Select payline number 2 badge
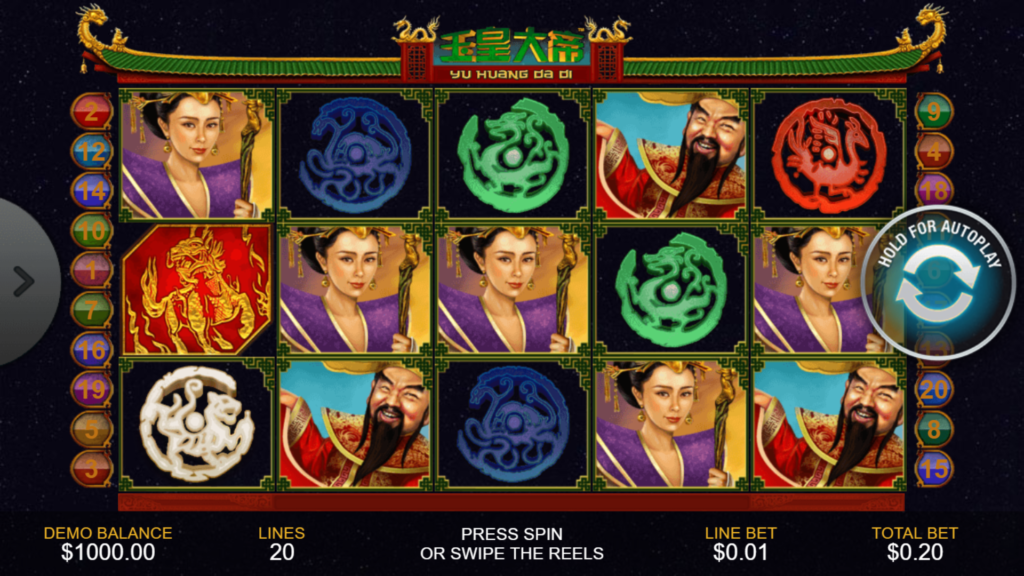Screen dimensions: 1024x576 coord(91,111)
